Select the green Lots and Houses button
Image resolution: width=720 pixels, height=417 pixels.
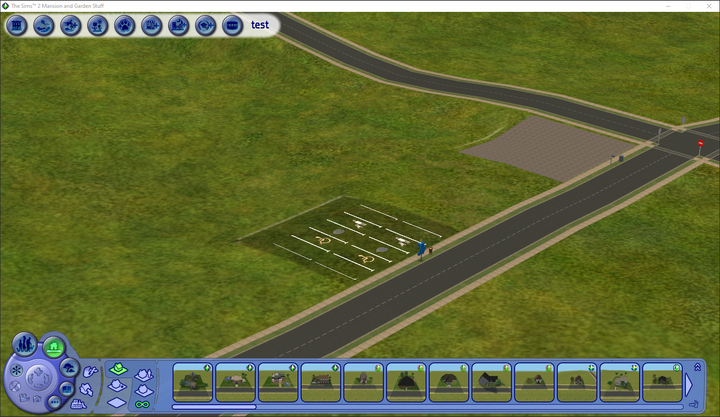[54, 348]
